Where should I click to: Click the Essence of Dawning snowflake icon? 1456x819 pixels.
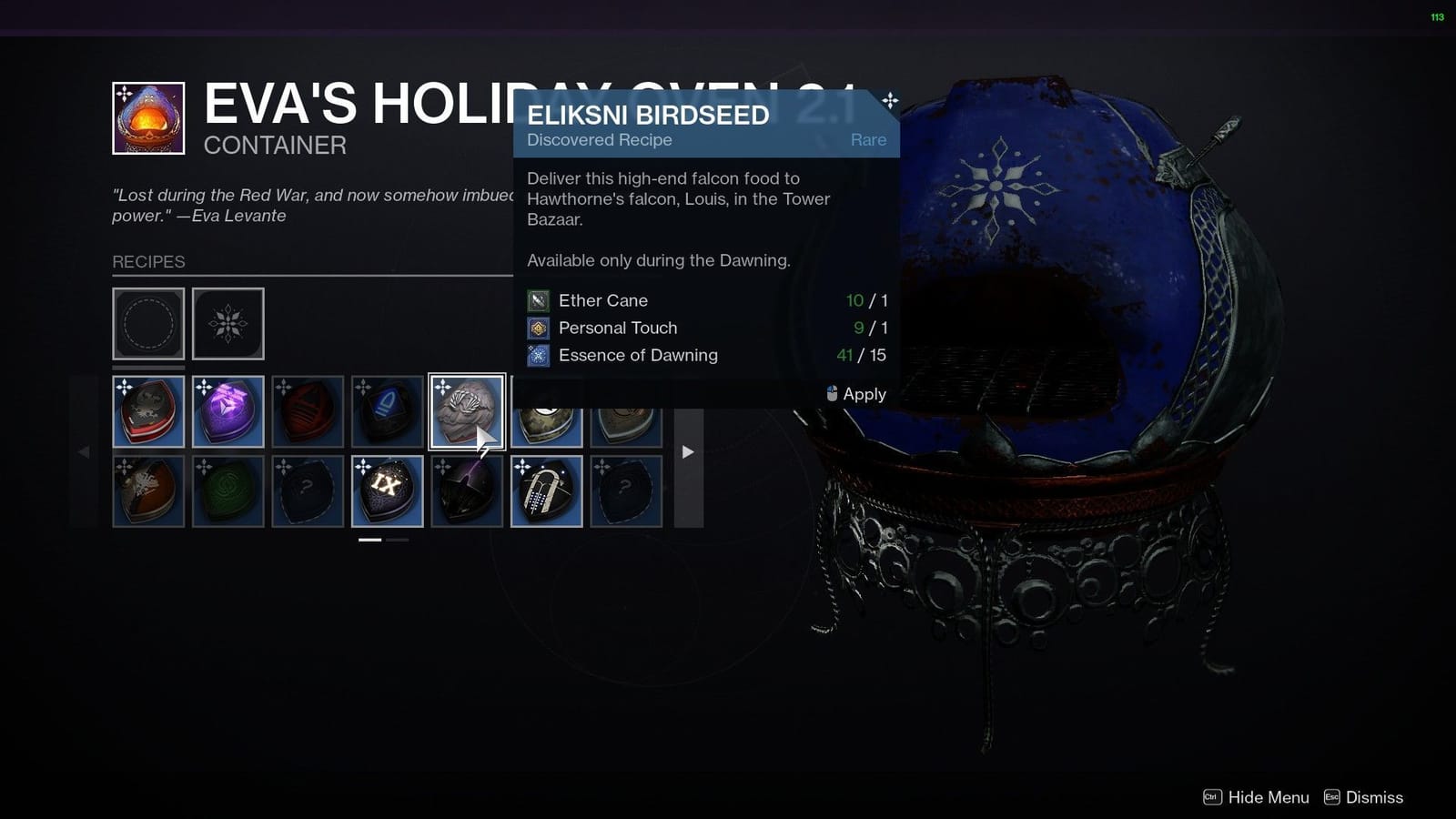538,355
